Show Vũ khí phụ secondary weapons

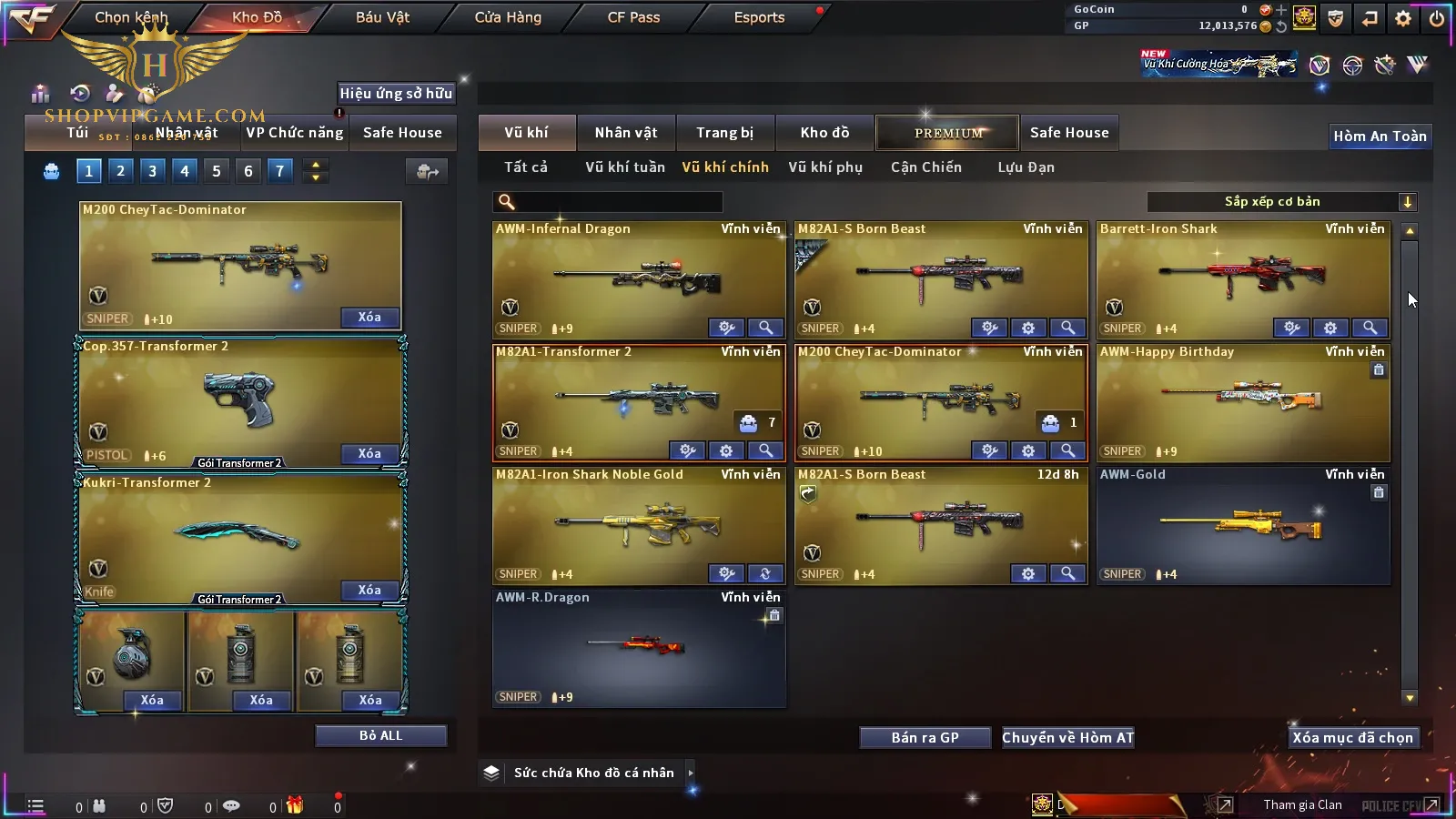(824, 167)
